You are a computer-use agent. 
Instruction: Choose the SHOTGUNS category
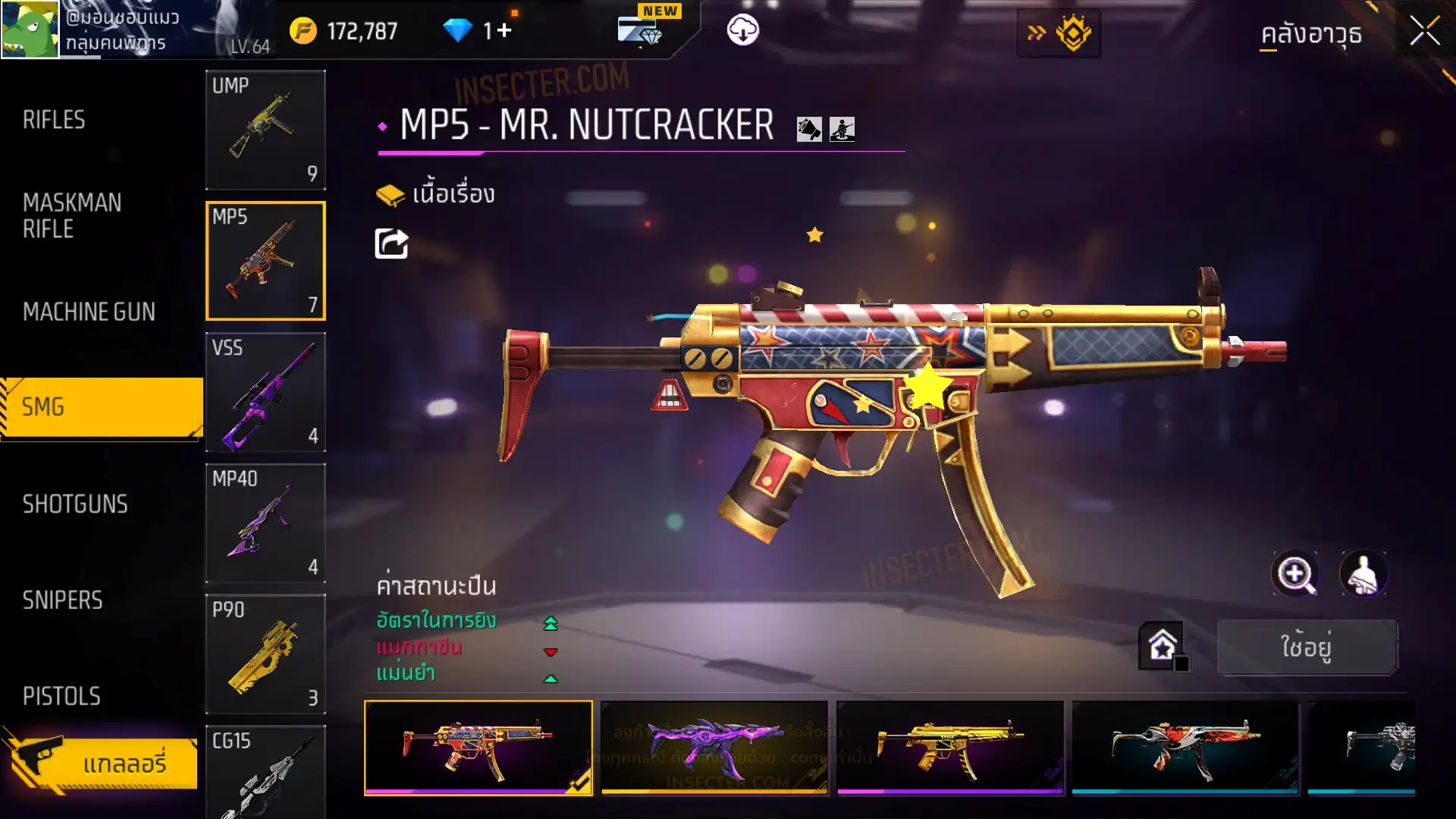click(75, 504)
